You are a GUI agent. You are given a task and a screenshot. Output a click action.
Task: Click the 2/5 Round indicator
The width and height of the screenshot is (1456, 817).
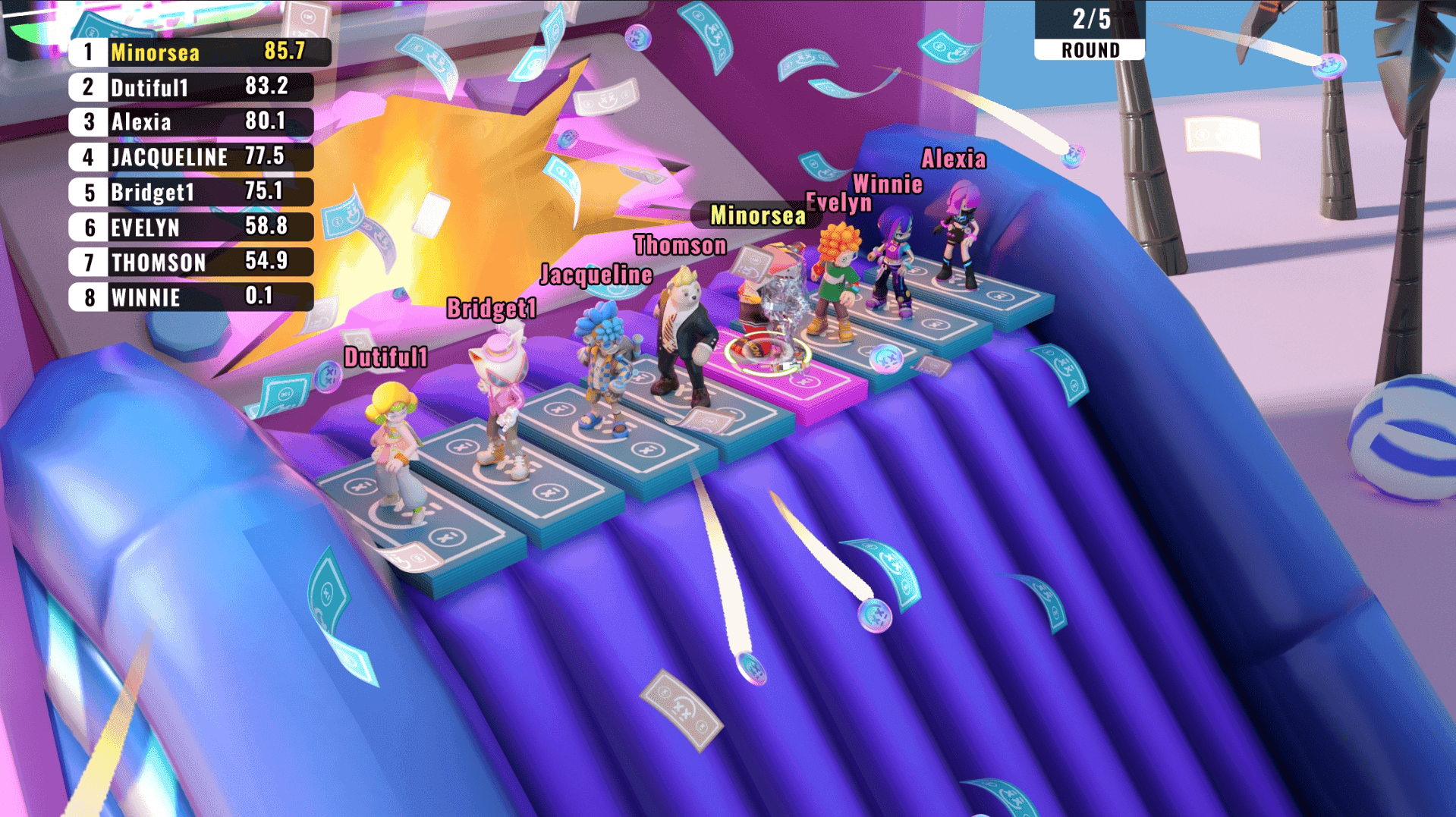[1088, 30]
